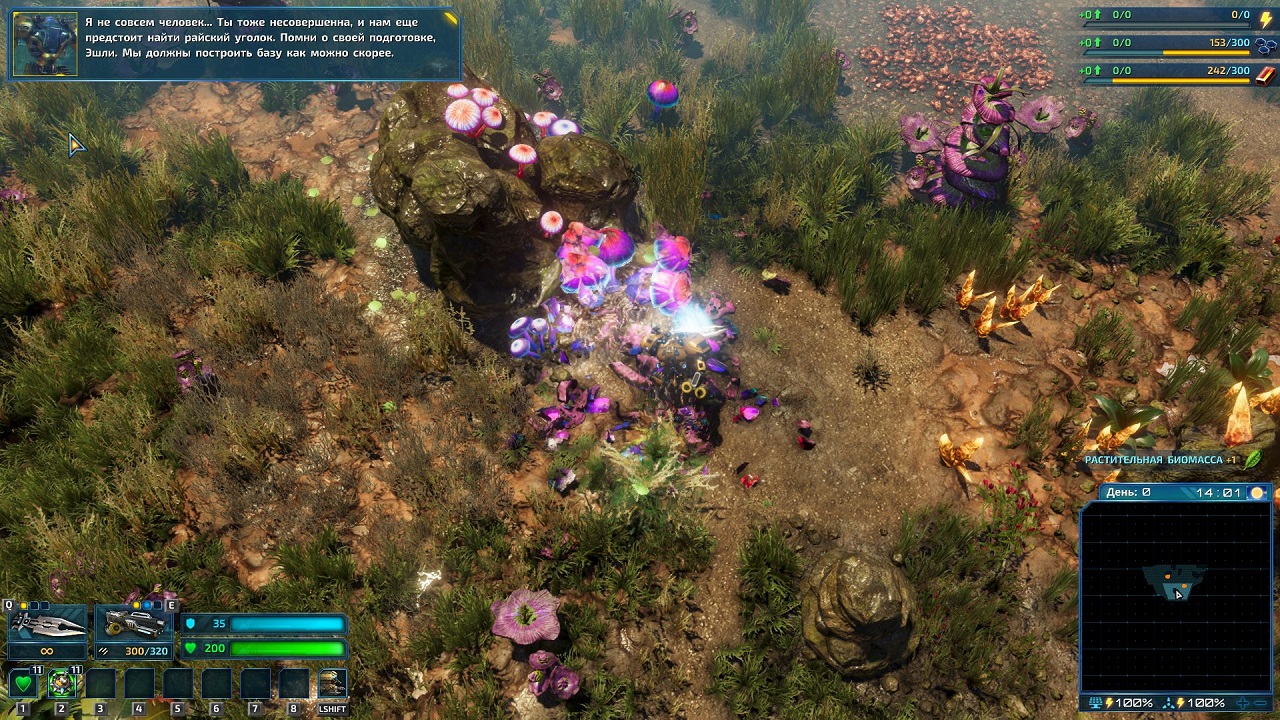Click the speaker portrait in dialogue box
This screenshot has width=1280, height=720.
pos(45,44)
